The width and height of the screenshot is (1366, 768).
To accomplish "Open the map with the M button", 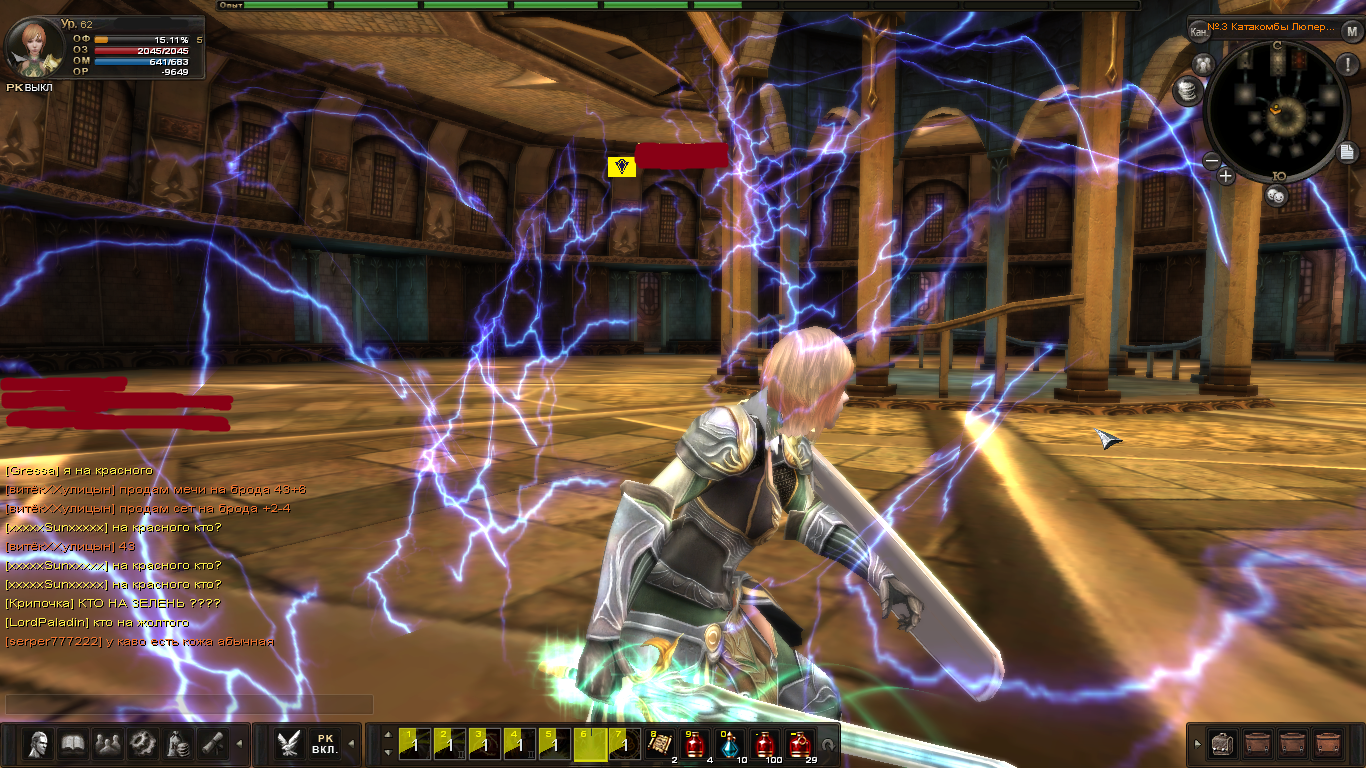I will tap(1352, 30).
